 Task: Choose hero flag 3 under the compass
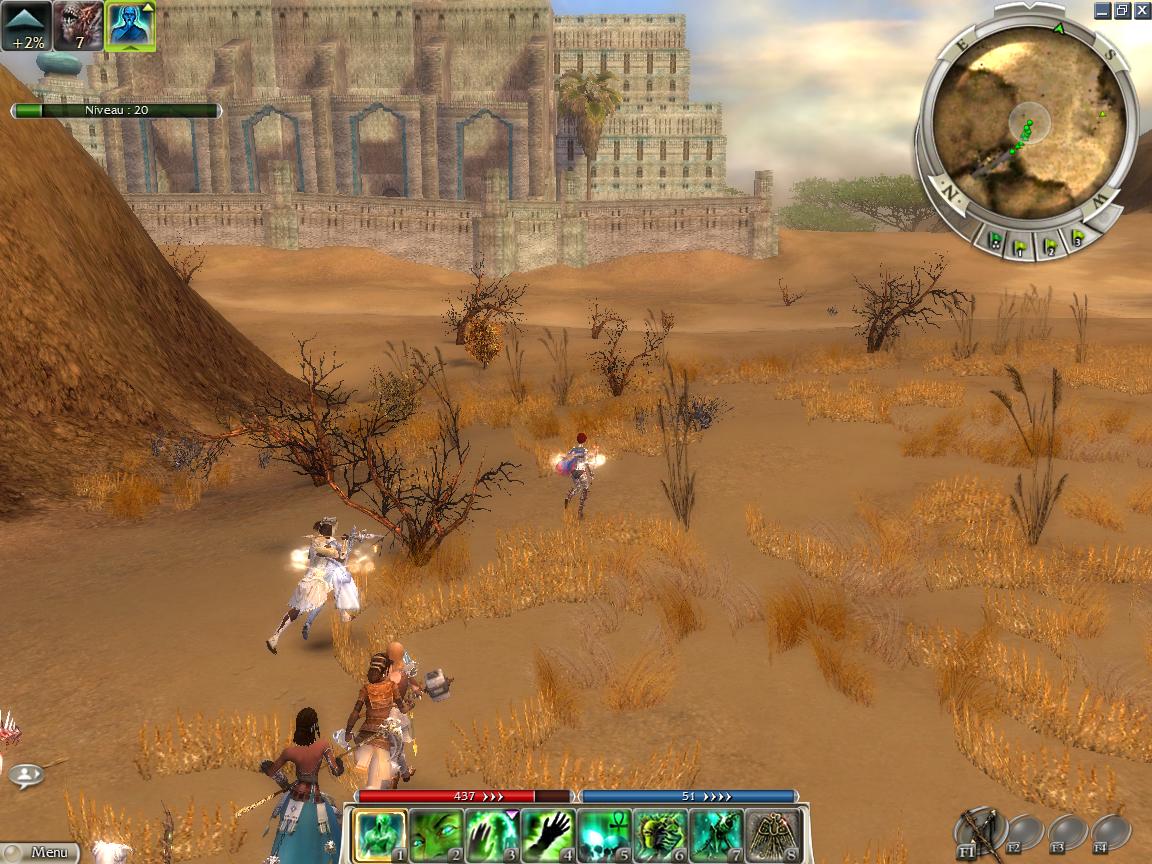pyautogui.click(x=1078, y=238)
